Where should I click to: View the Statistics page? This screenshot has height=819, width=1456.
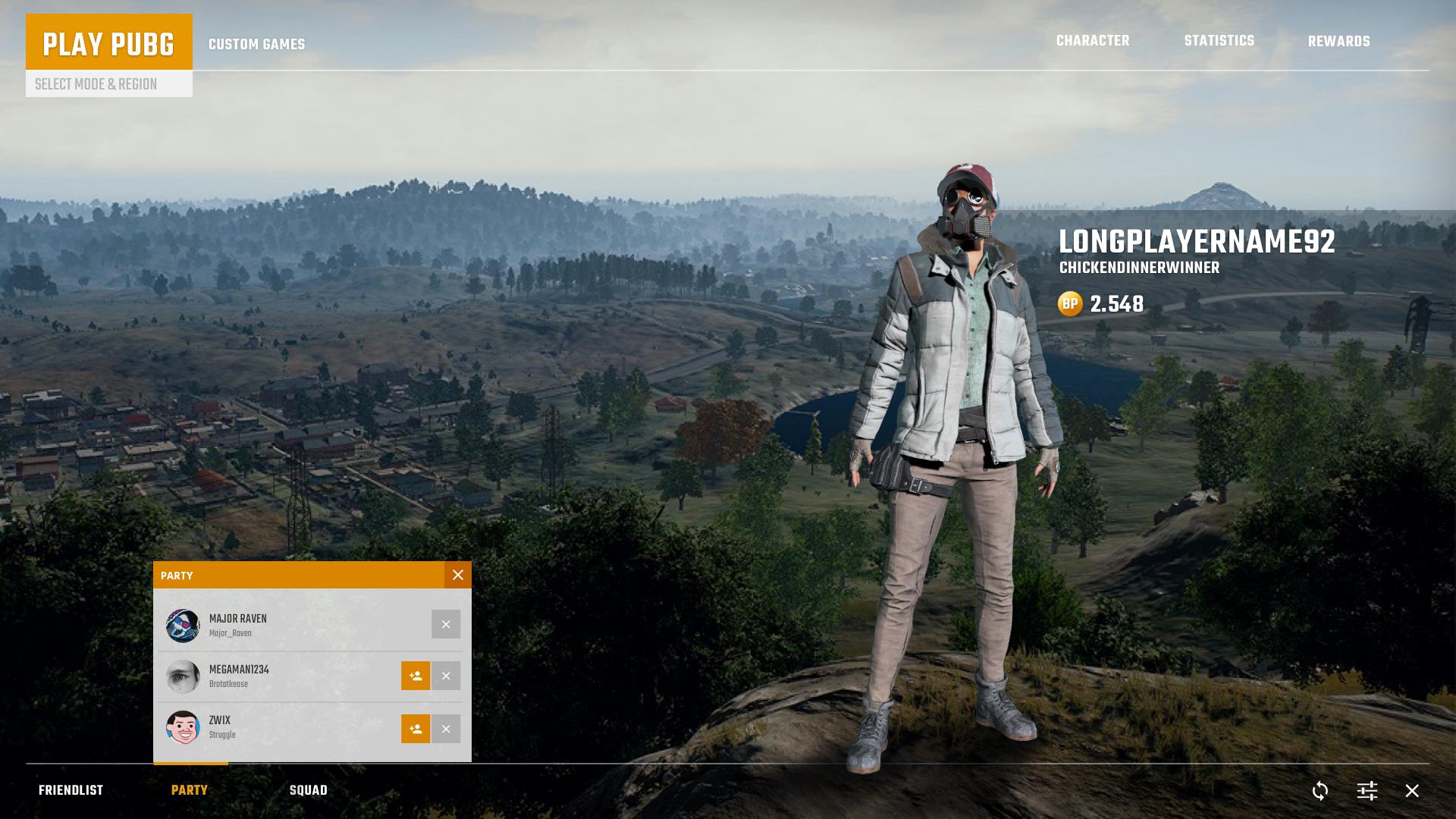click(1219, 41)
